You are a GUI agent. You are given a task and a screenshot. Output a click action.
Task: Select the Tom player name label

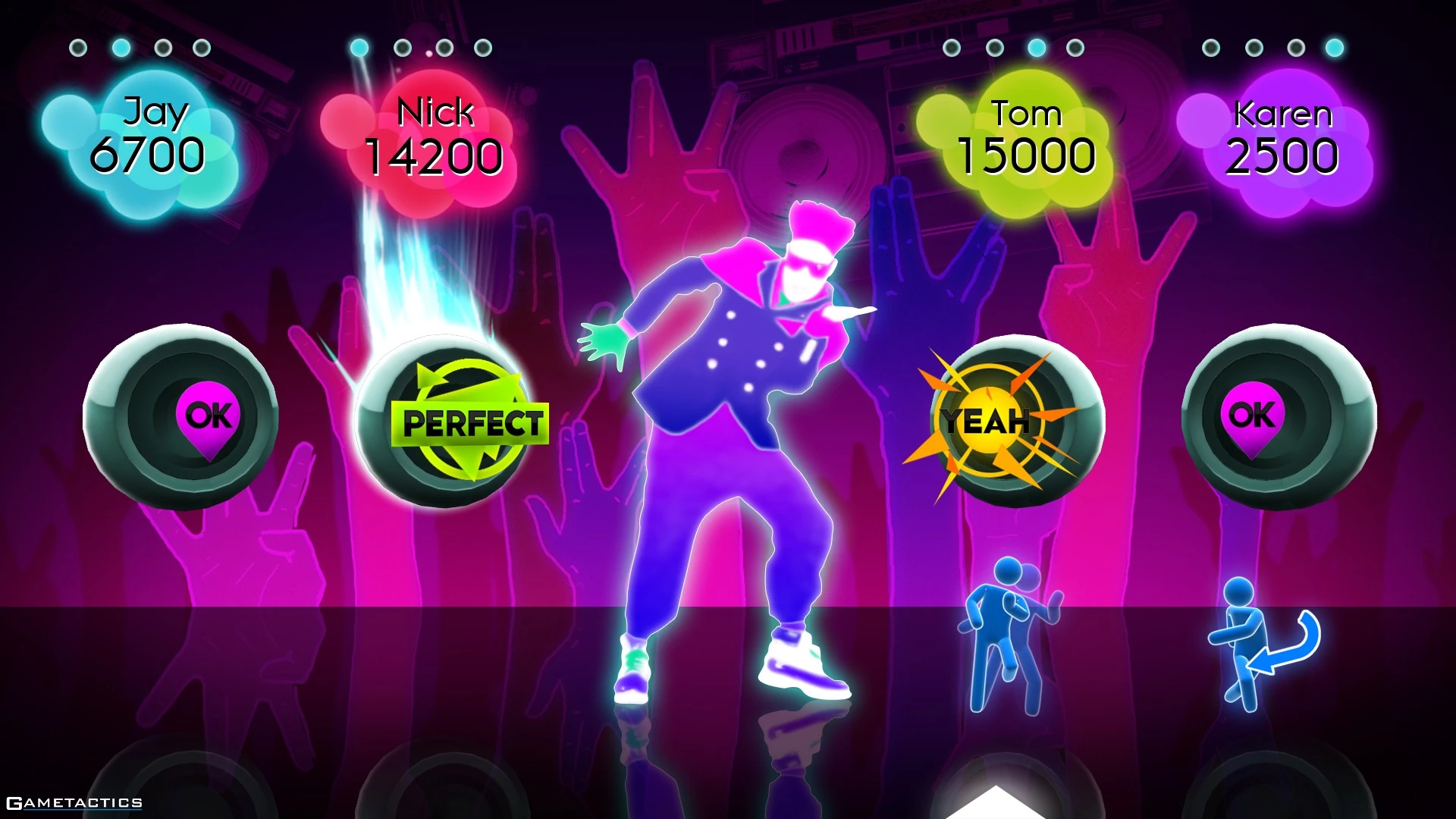[x=1025, y=112]
